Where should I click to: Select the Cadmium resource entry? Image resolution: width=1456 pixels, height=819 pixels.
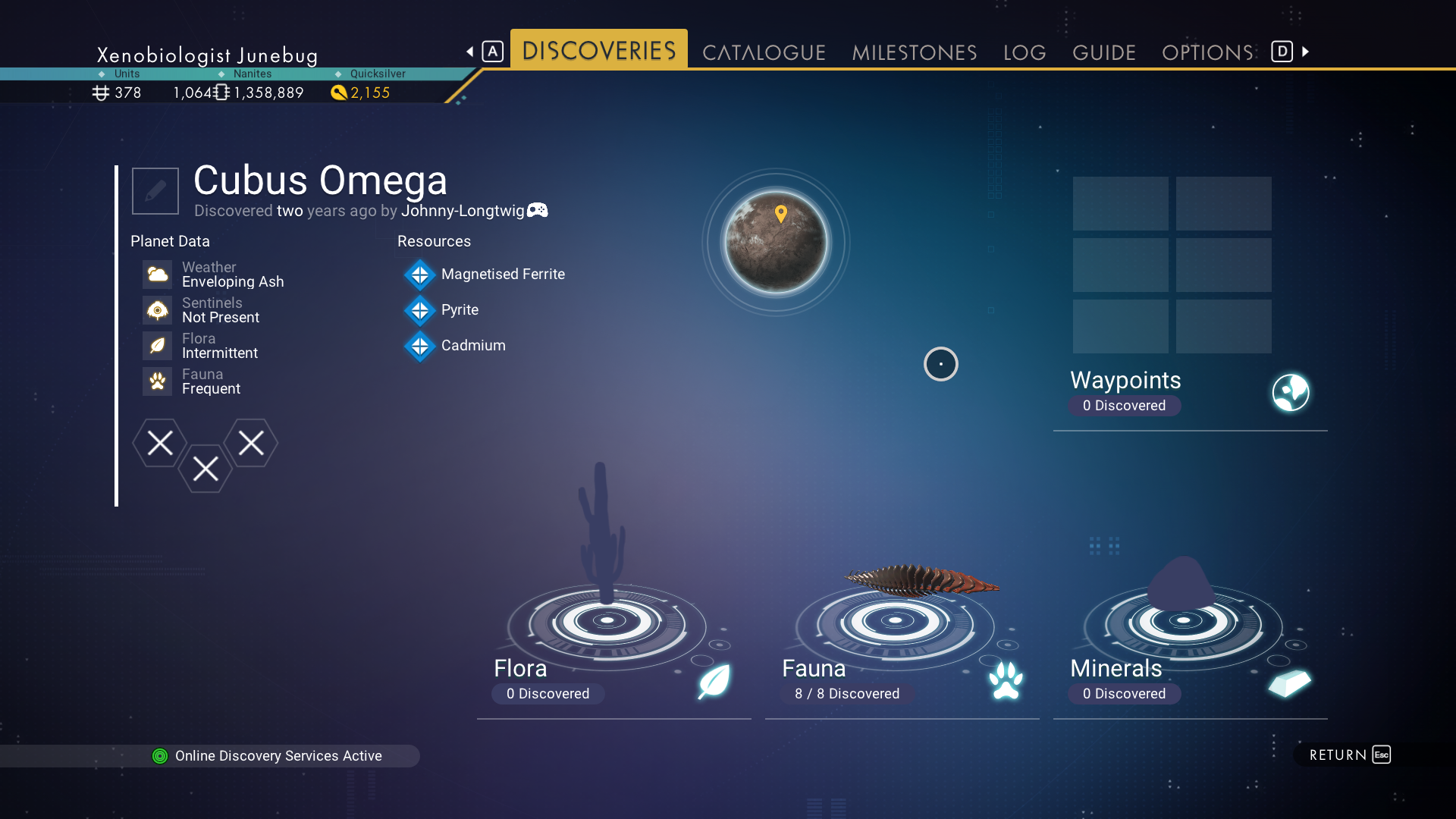click(x=472, y=346)
